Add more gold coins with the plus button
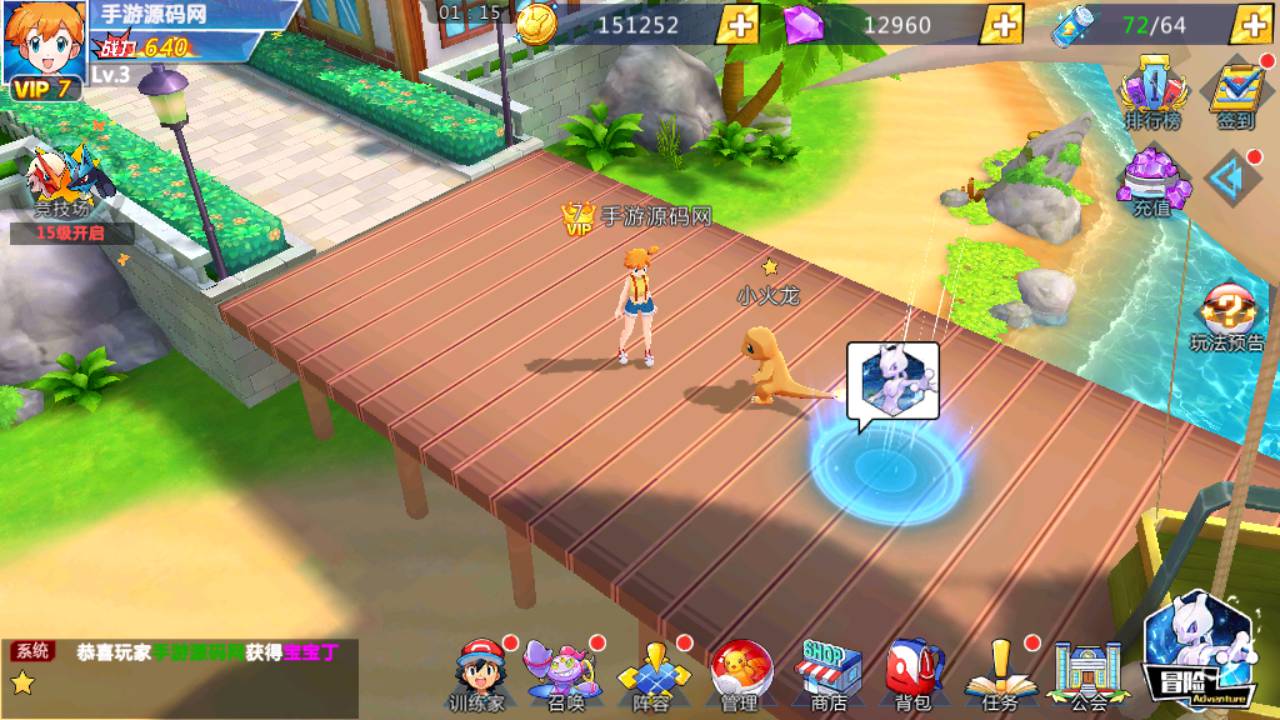1280x720 pixels. 737,25
